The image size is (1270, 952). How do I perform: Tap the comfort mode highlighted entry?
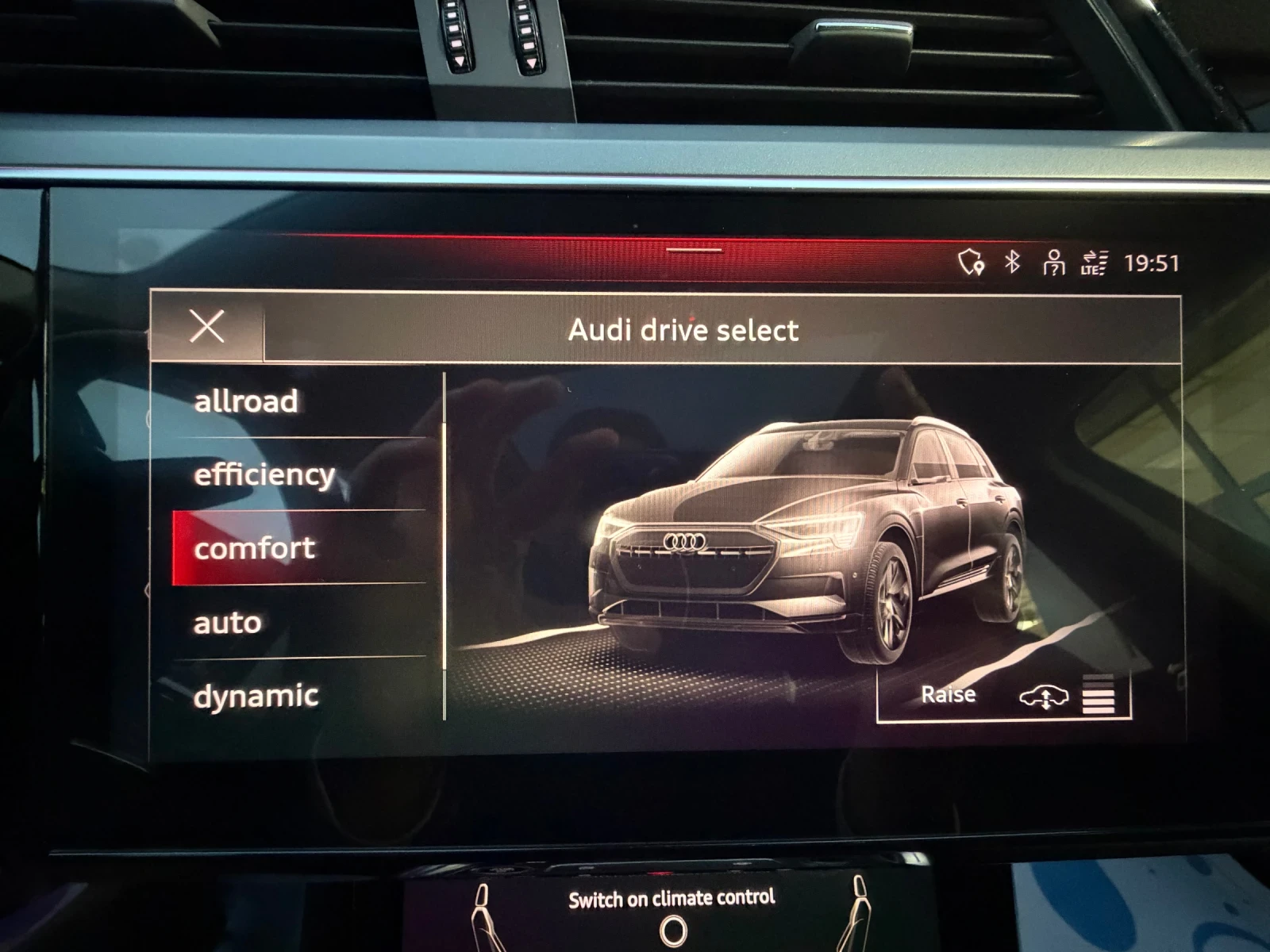(255, 547)
